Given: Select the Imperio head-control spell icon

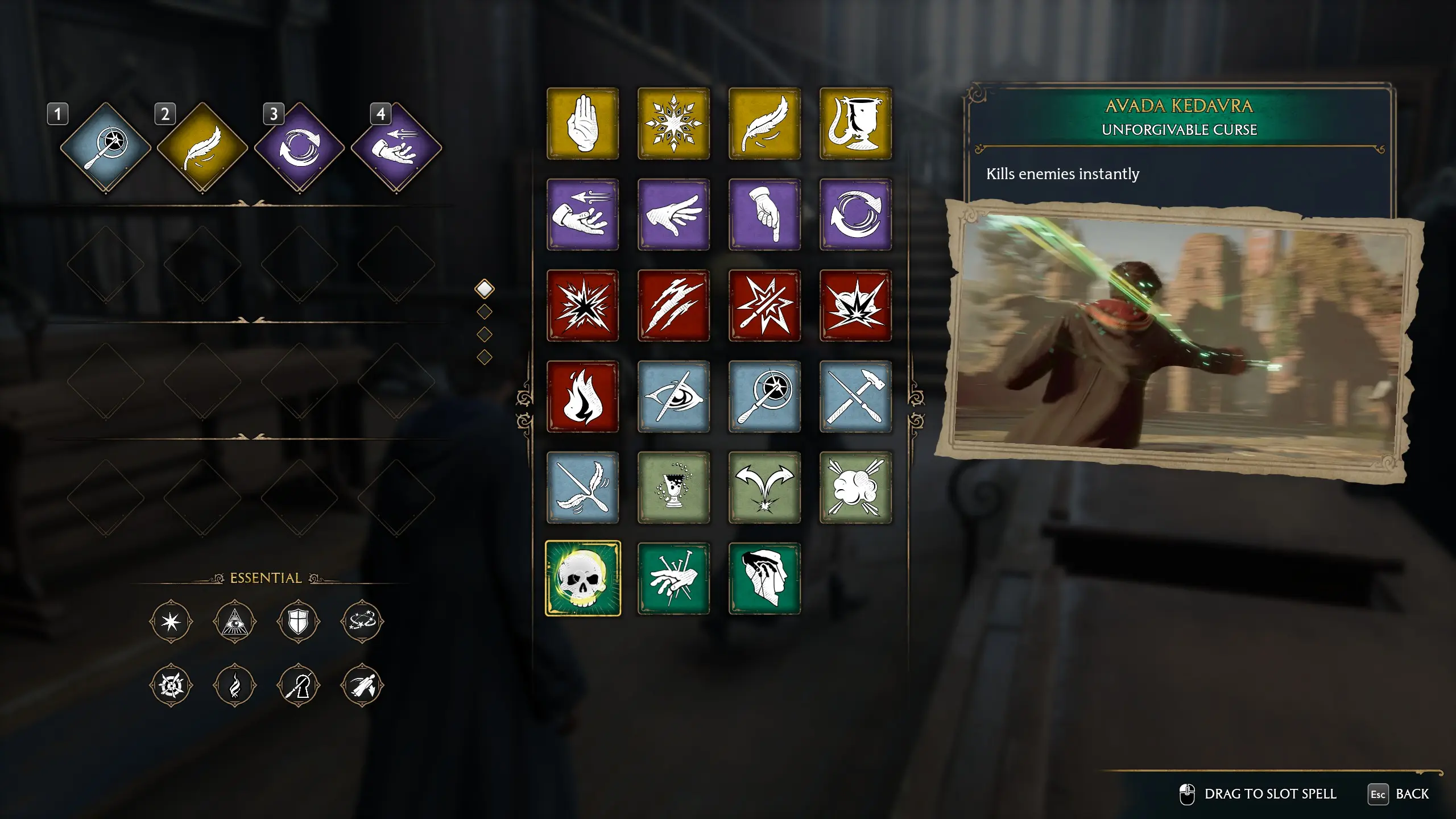Looking at the screenshot, I should [x=765, y=579].
